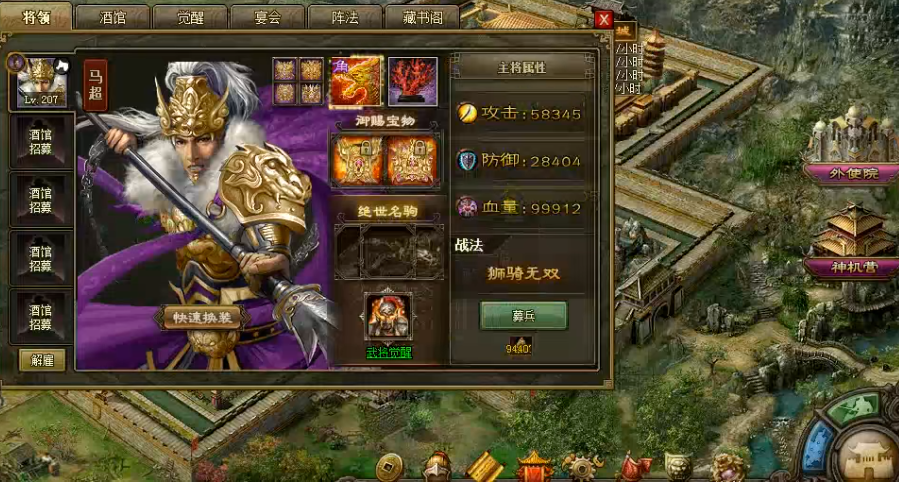Open the 武将觉醒 helmet icon

(387, 317)
